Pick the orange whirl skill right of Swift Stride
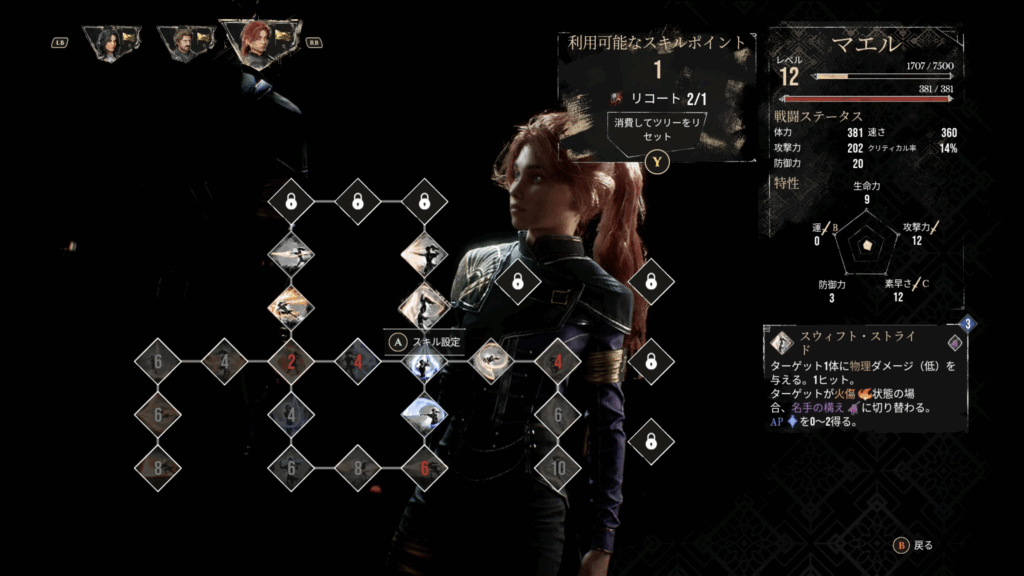 coord(491,361)
